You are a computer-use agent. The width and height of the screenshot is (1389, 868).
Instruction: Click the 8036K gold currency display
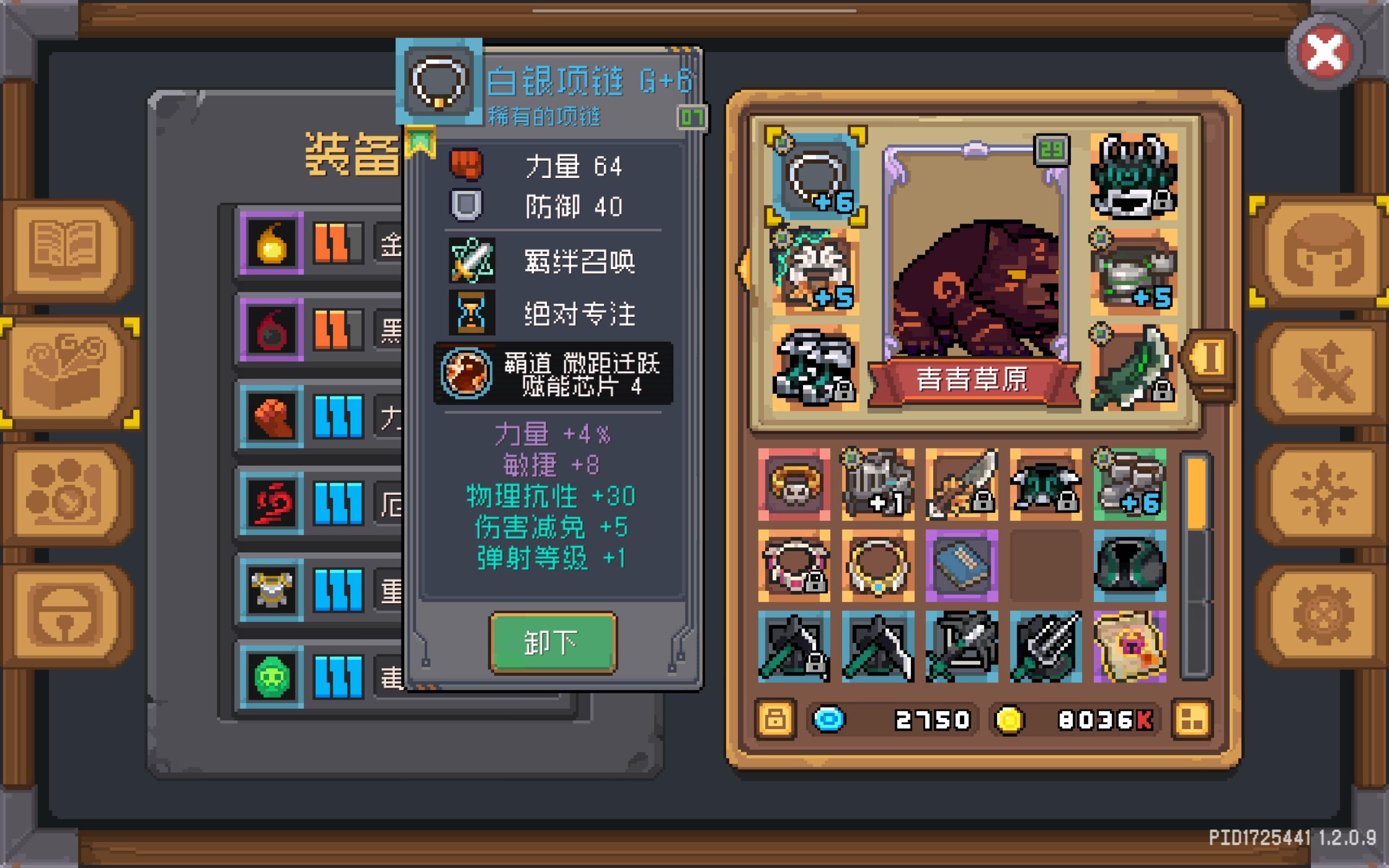(1091, 720)
